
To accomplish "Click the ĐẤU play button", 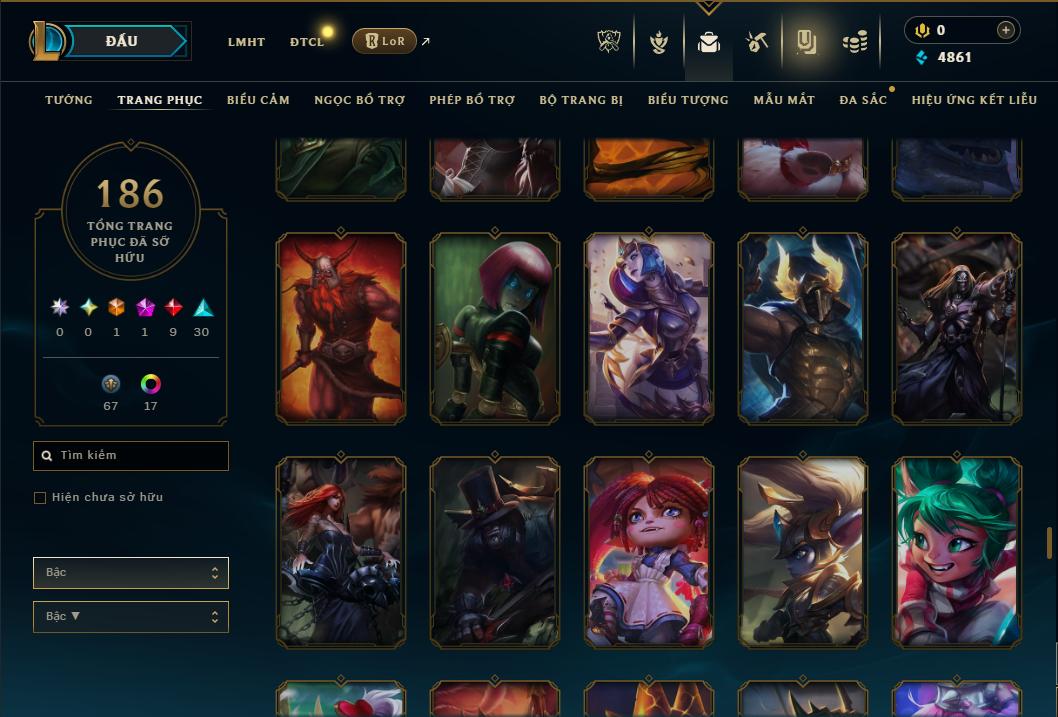I will [x=121, y=41].
